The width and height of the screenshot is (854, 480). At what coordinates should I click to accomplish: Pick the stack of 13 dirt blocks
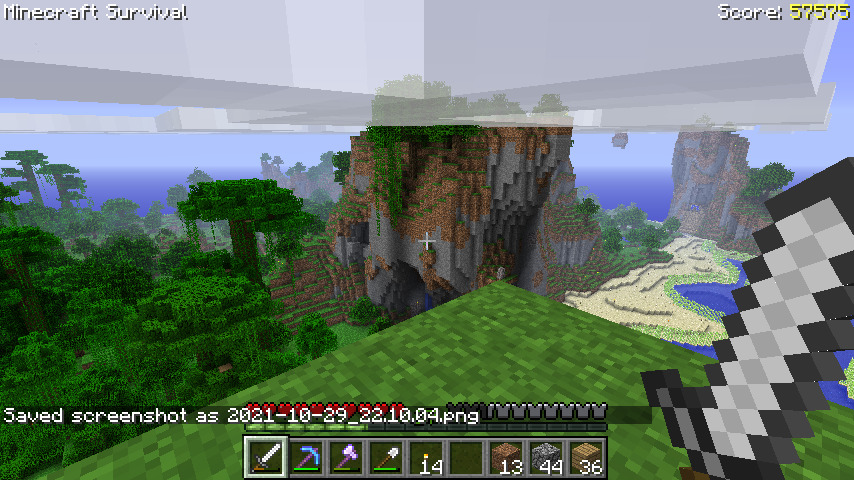click(507, 458)
